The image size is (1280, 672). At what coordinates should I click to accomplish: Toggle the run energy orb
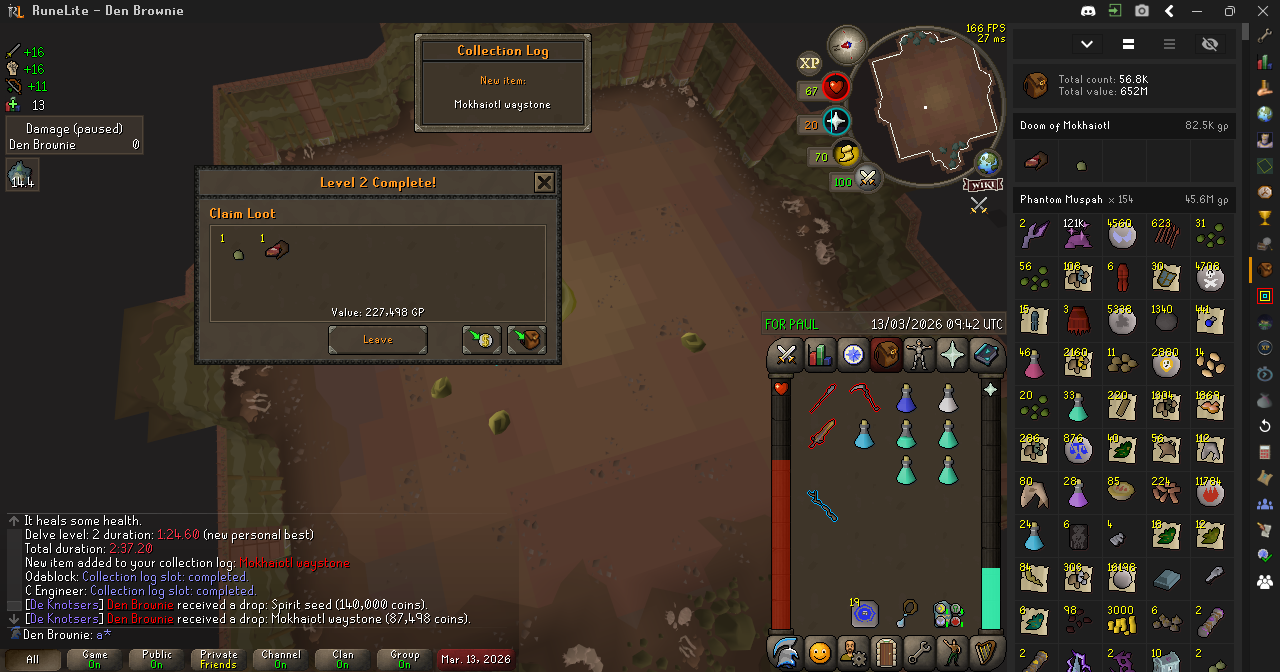(847, 156)
